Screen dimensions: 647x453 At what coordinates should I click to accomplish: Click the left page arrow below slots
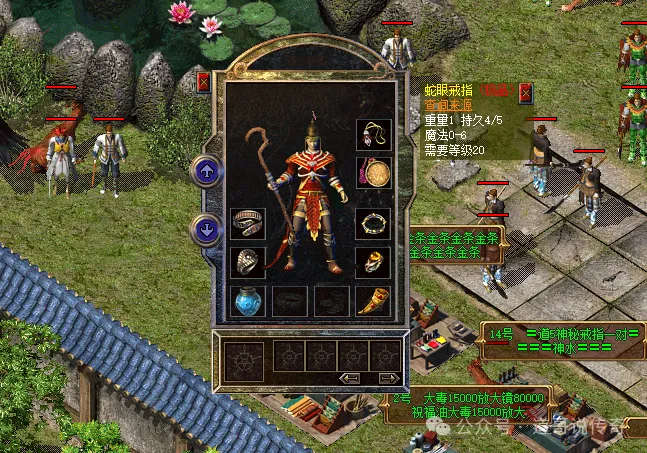(350, 378)
